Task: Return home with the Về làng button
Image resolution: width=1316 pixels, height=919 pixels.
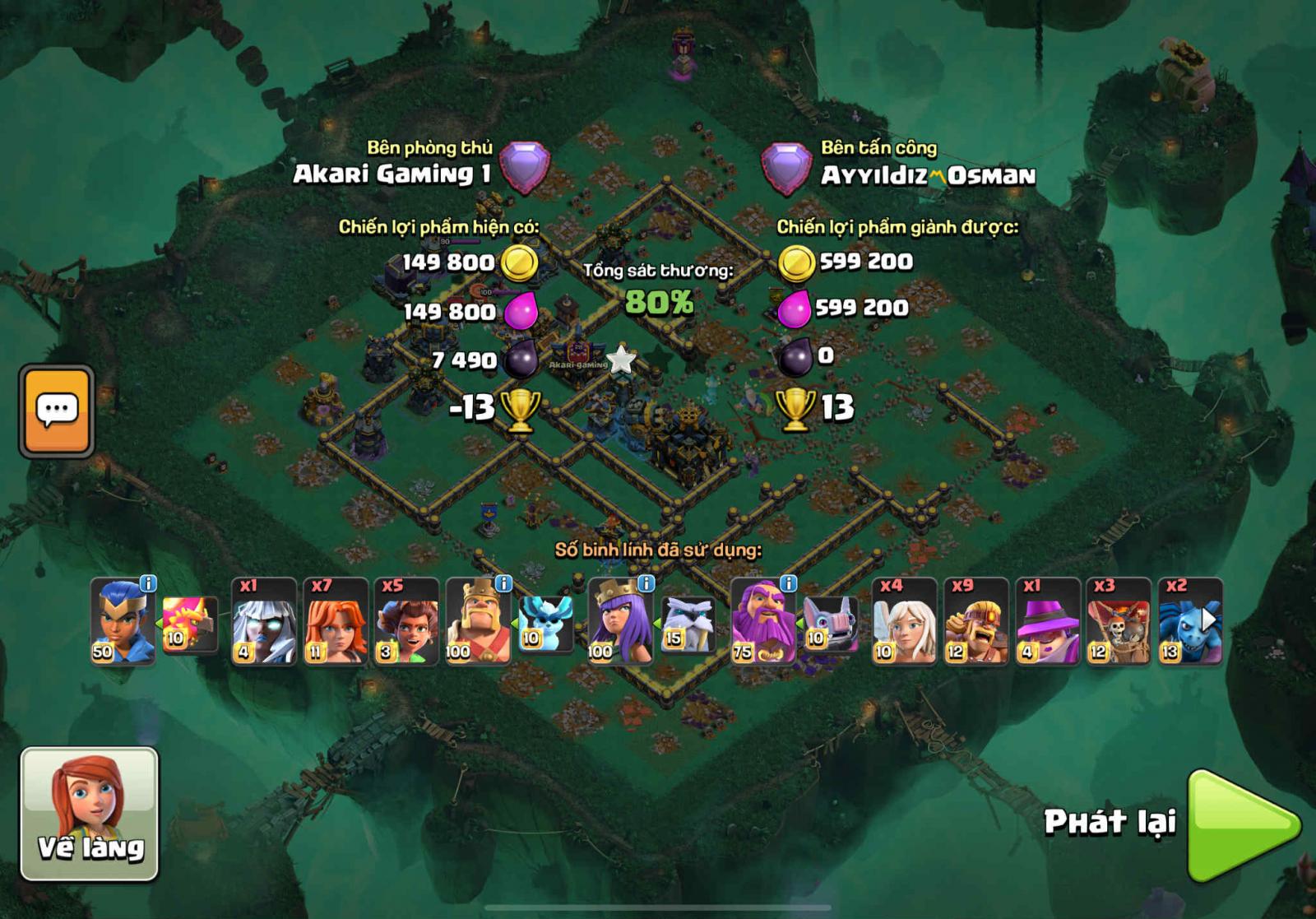Action: pyautogui.click(x=89, y=813)
